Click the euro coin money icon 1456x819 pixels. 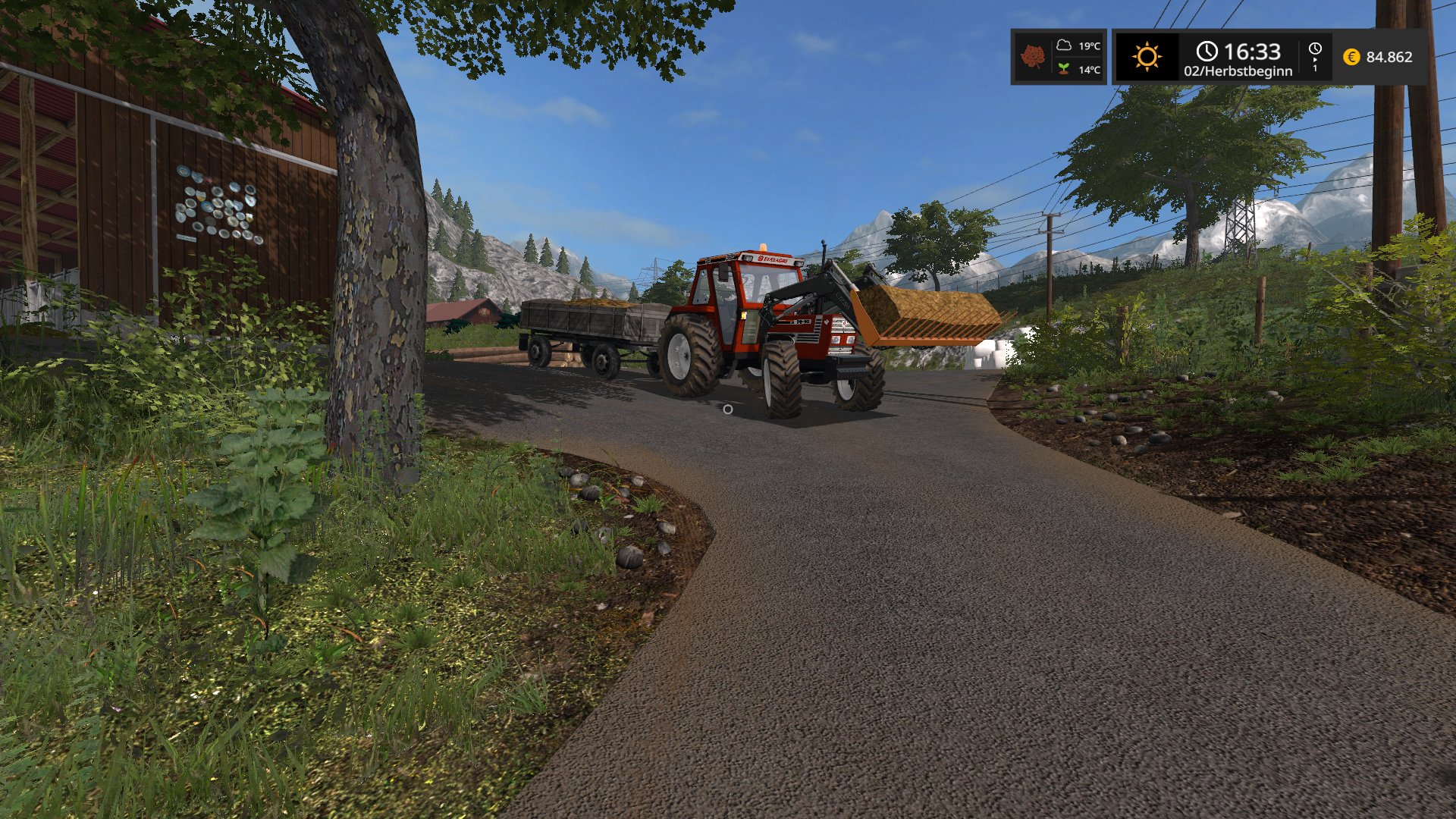pyautogui.click(x=1351, y=57)
